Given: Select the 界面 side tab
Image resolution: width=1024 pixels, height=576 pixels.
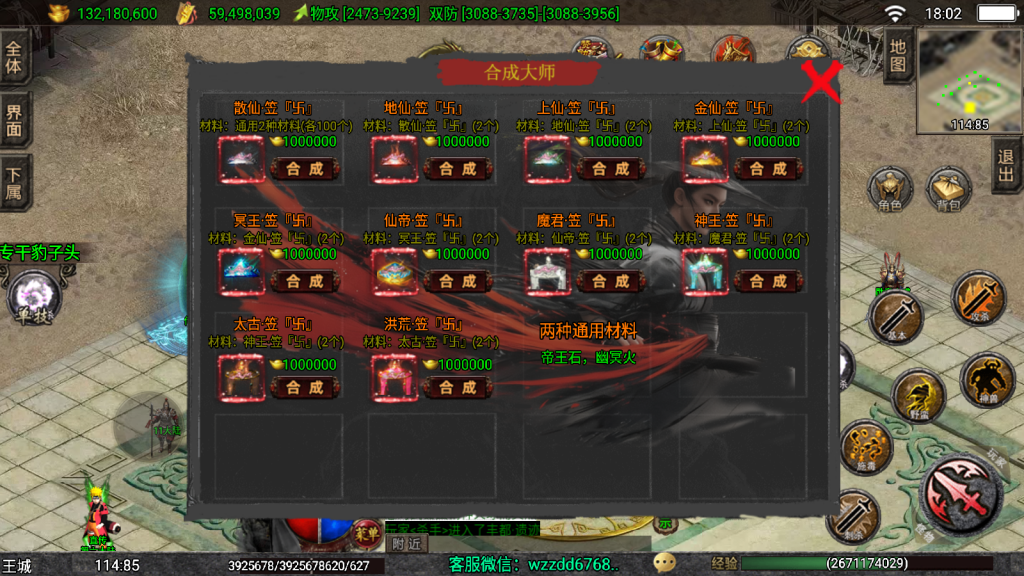Looking at the screenshot, I should tap(14, 120).
